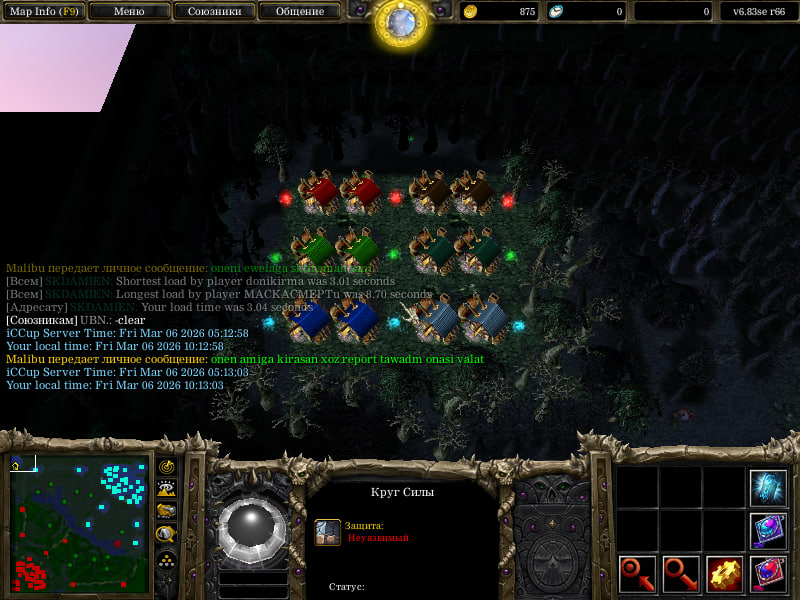This screenshot has width=800, height=600.
Task: Toggle minimap ally color mode
Action: 167,512
